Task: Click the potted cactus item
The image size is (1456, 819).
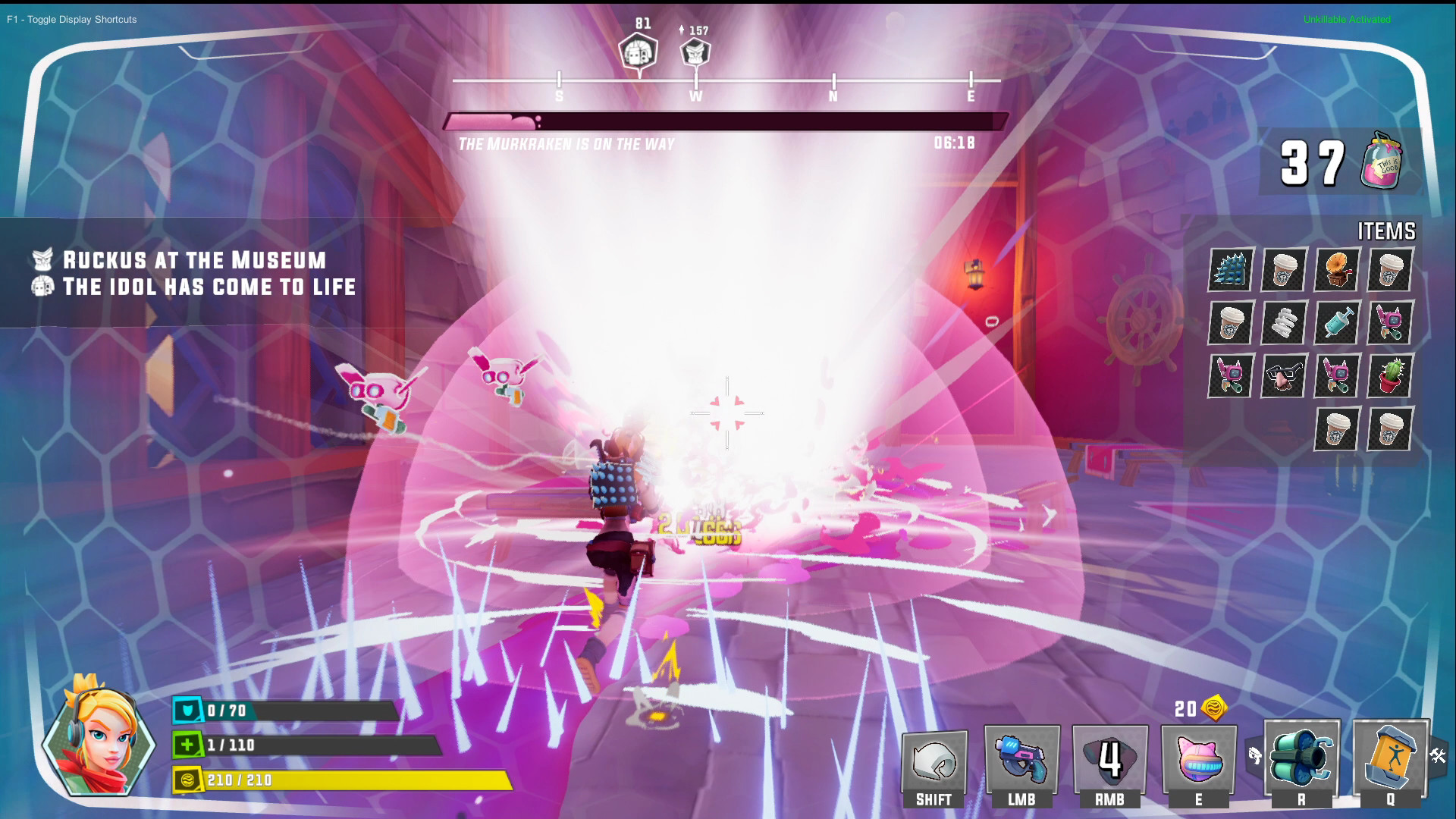Action: pos(1389,377)
